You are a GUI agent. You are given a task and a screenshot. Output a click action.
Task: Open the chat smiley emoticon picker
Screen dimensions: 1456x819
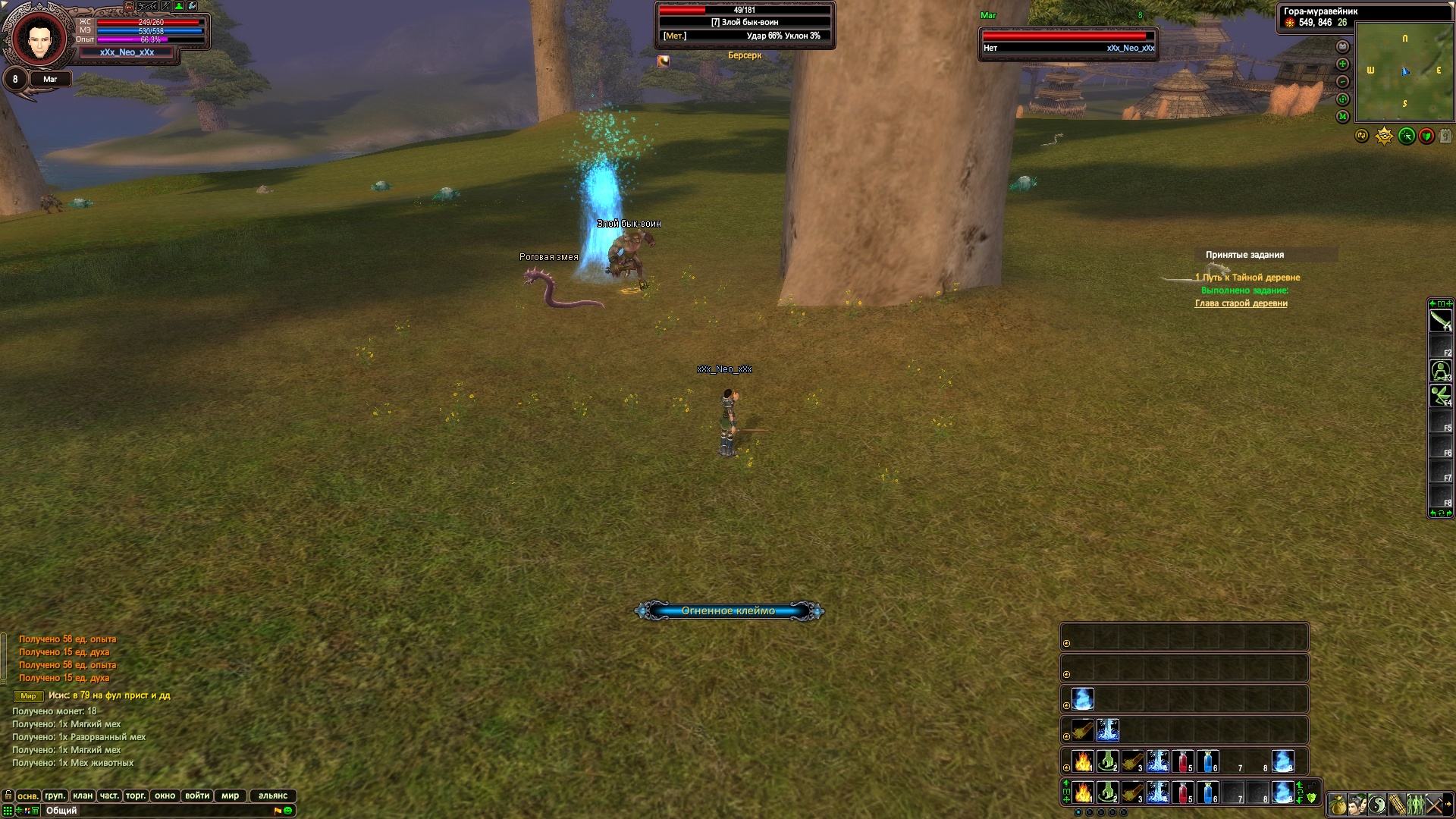tap(288, 811)
